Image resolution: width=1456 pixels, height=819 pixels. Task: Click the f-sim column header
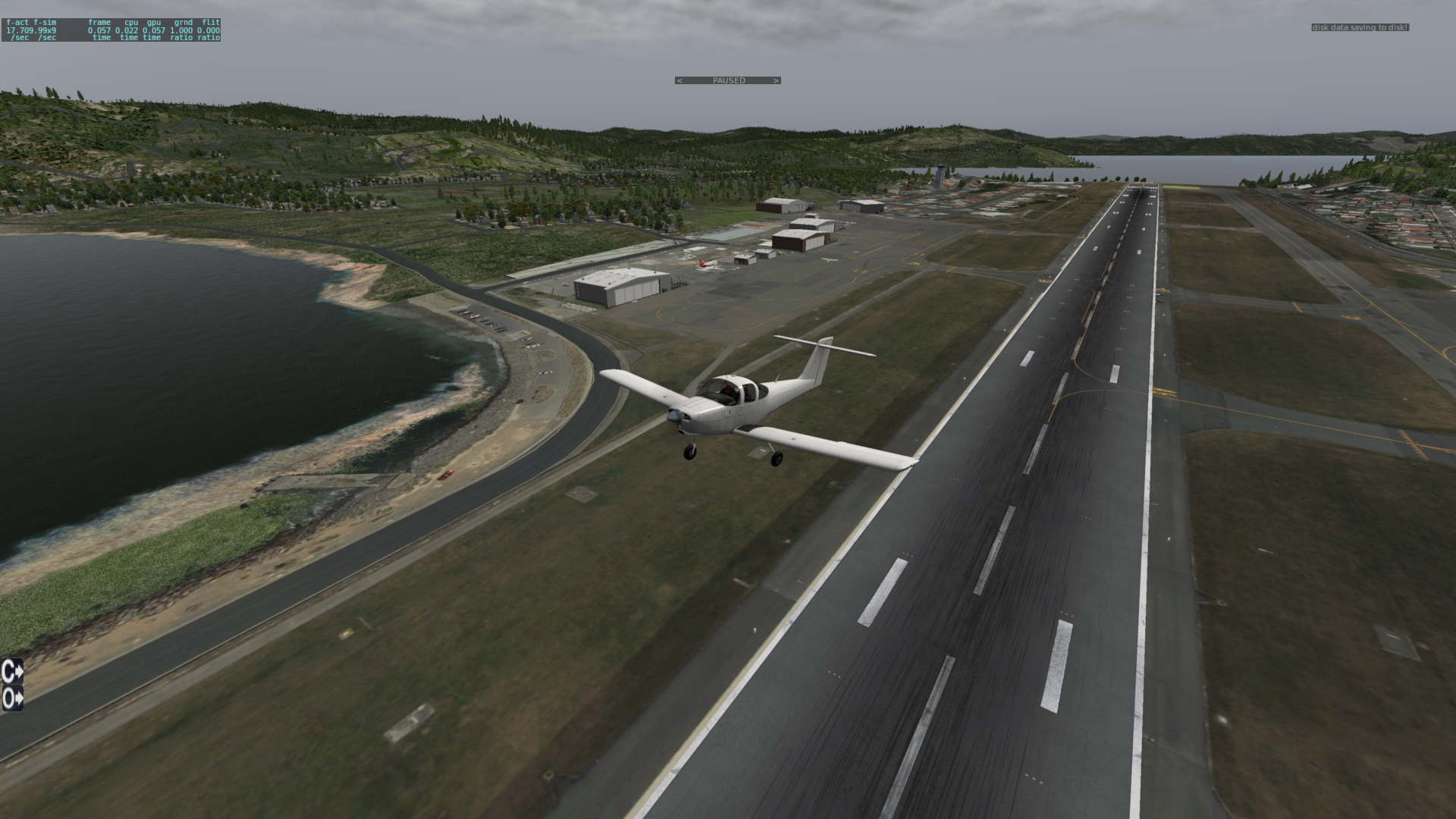point(45,22)
